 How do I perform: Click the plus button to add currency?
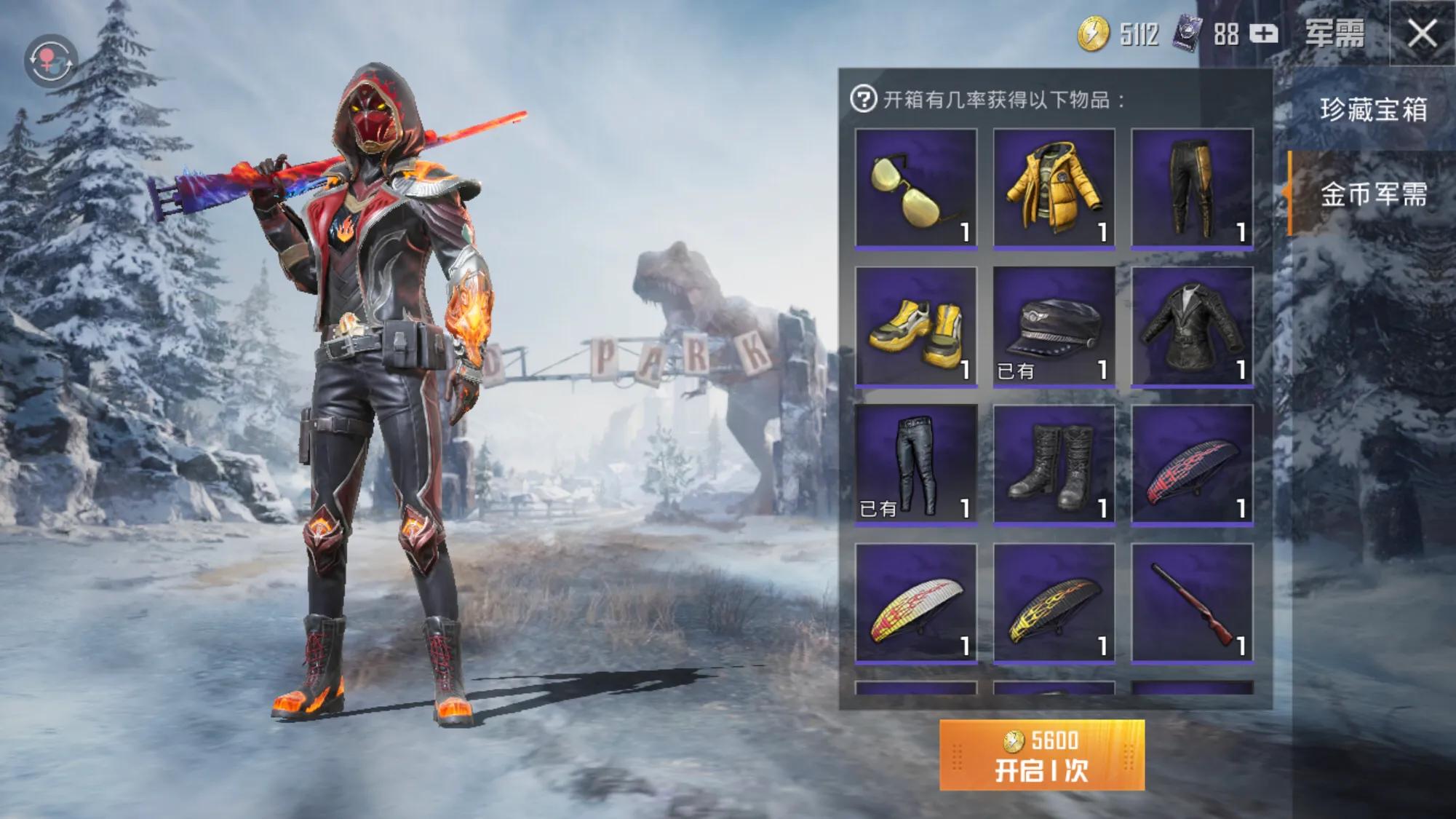[x=1263, y=34]
